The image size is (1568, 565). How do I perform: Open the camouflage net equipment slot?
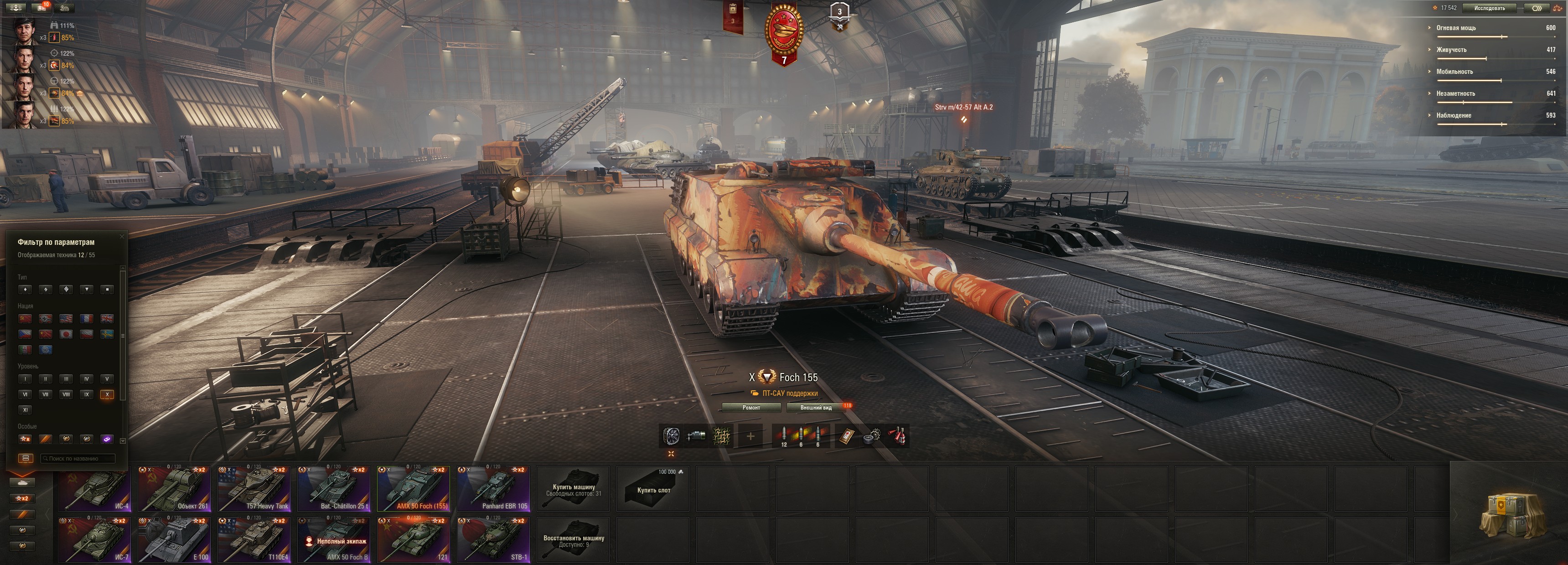pyautogui.click(x=722, y=436)
